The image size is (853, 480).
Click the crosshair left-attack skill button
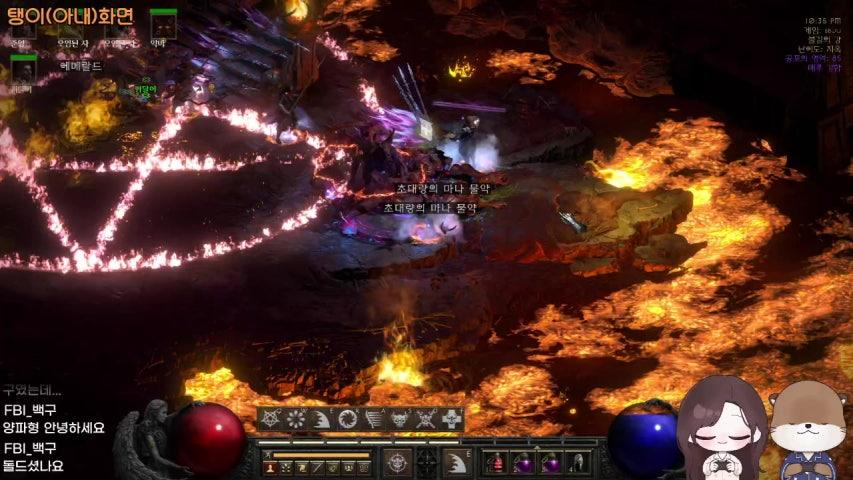[x=398, y=462]
